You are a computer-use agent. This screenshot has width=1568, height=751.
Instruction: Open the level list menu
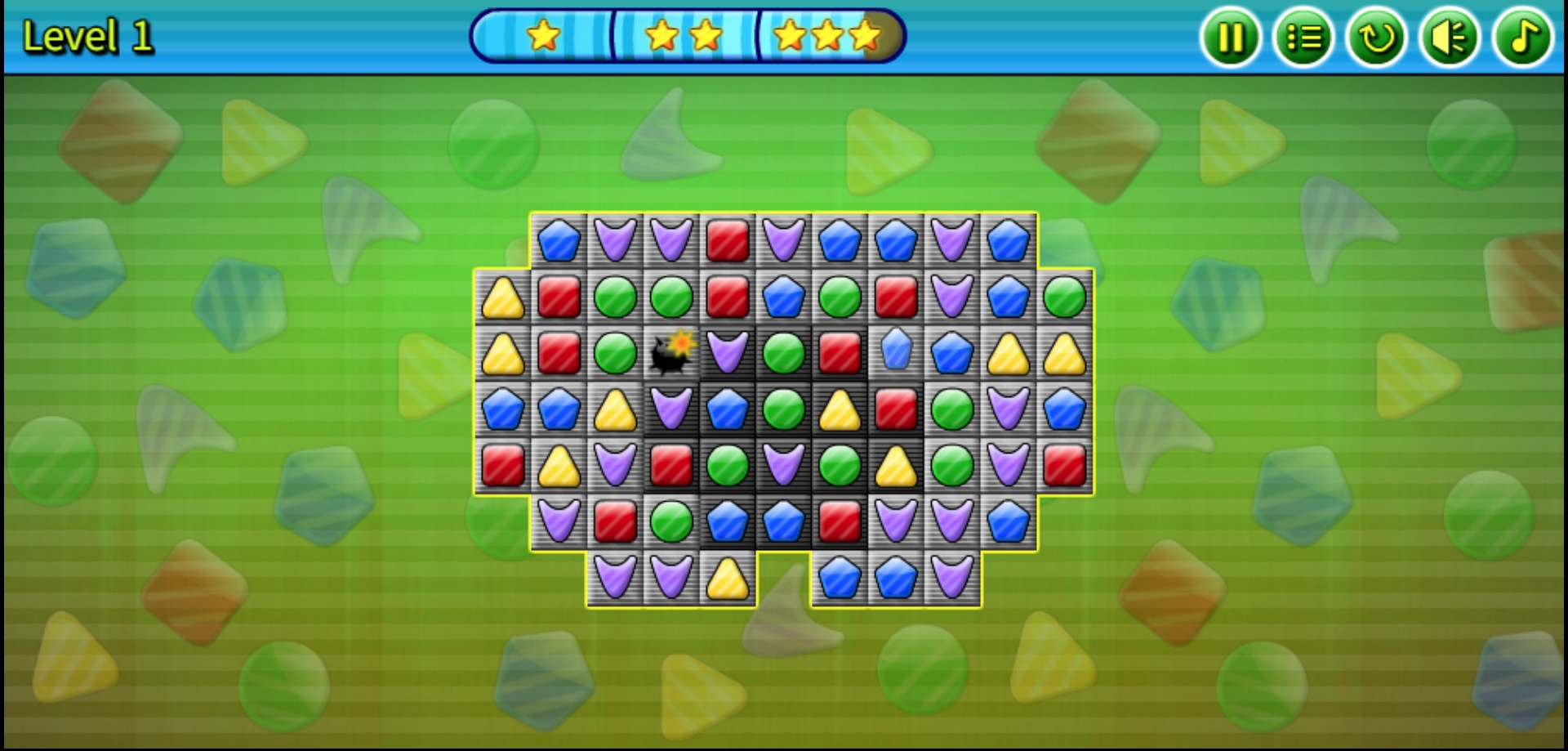pyautogui.click(x=1303, y=38)
